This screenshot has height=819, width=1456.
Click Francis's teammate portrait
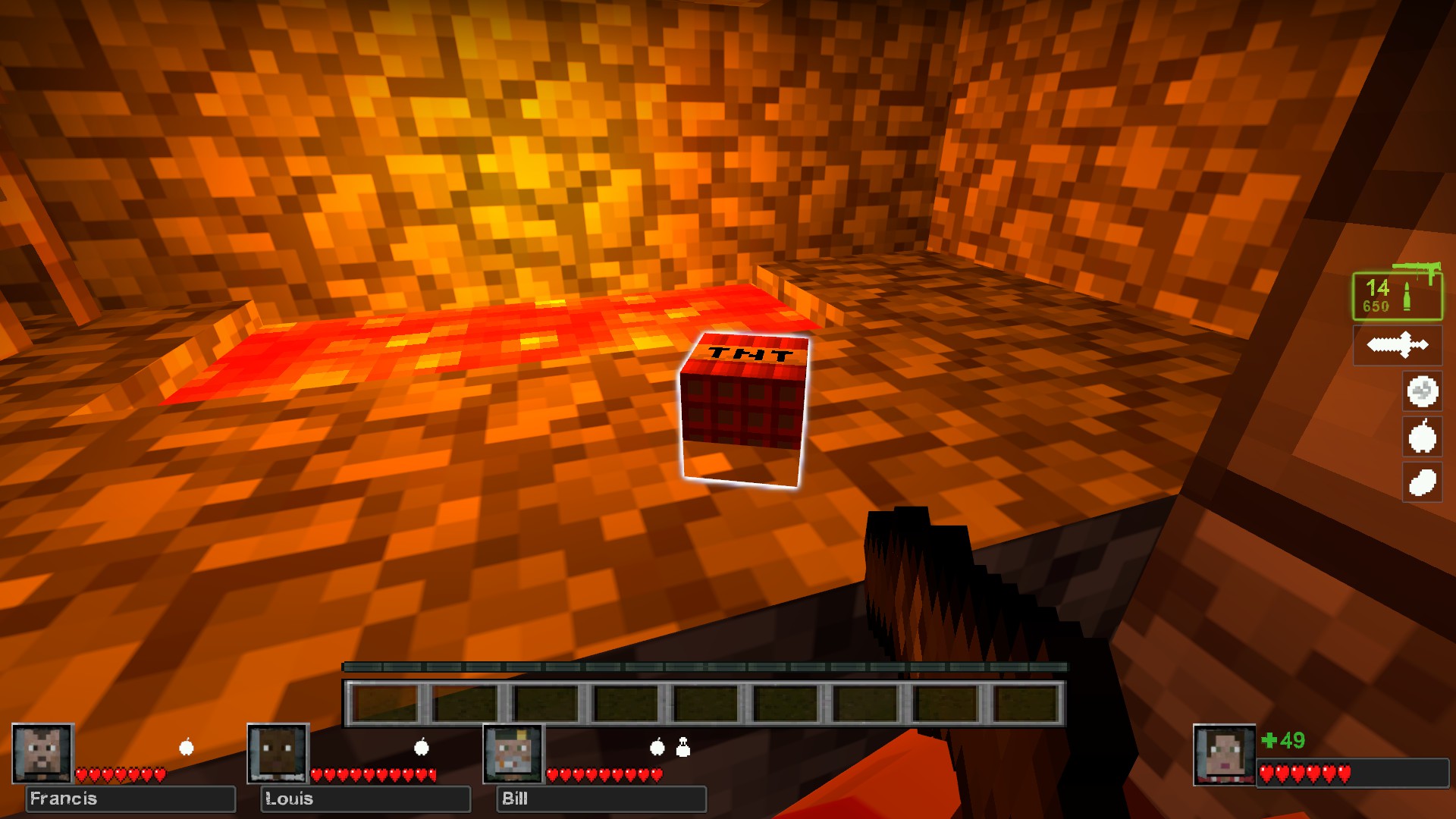pyautogui.click(x=42, y=753)
